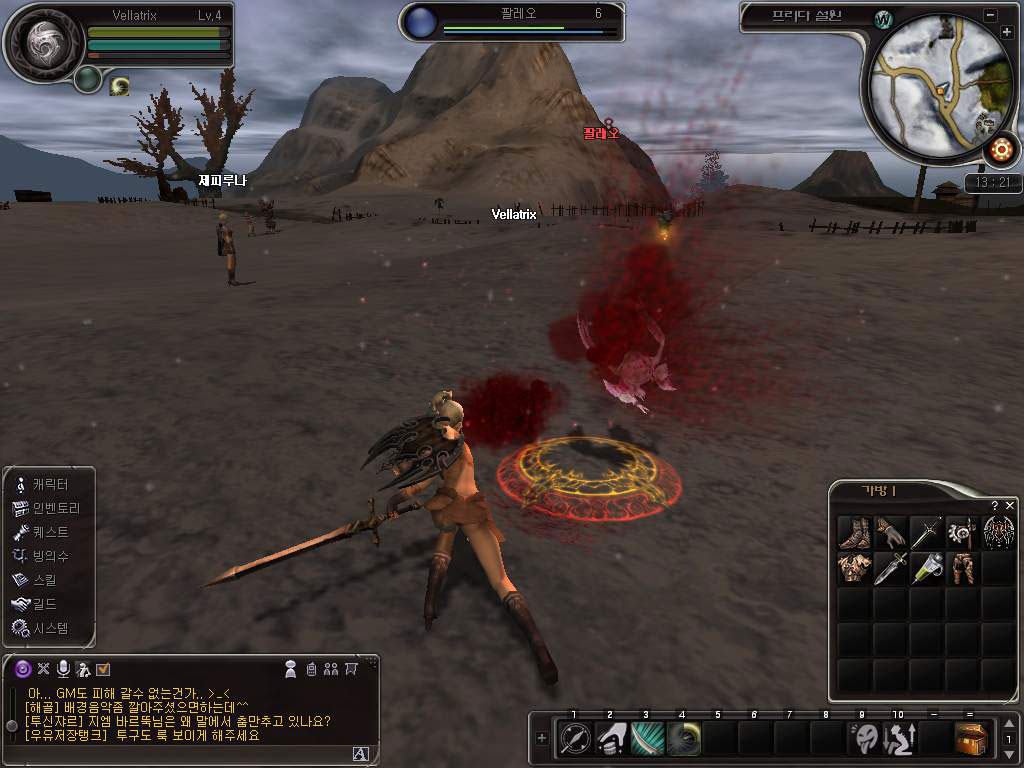This screenshot has width=1024, height=768.
Task: Select the chest armor in the bag
Action: (855, 568)
